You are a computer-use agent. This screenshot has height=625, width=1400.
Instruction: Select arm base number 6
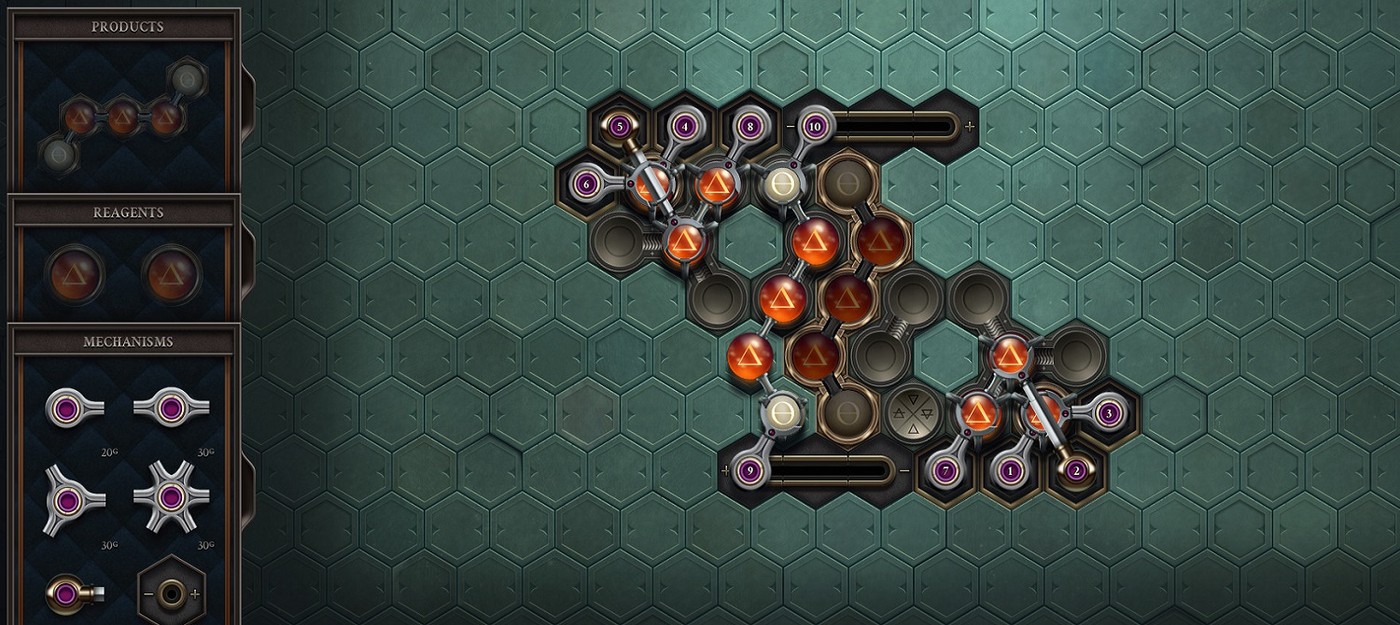pos(586,183)
